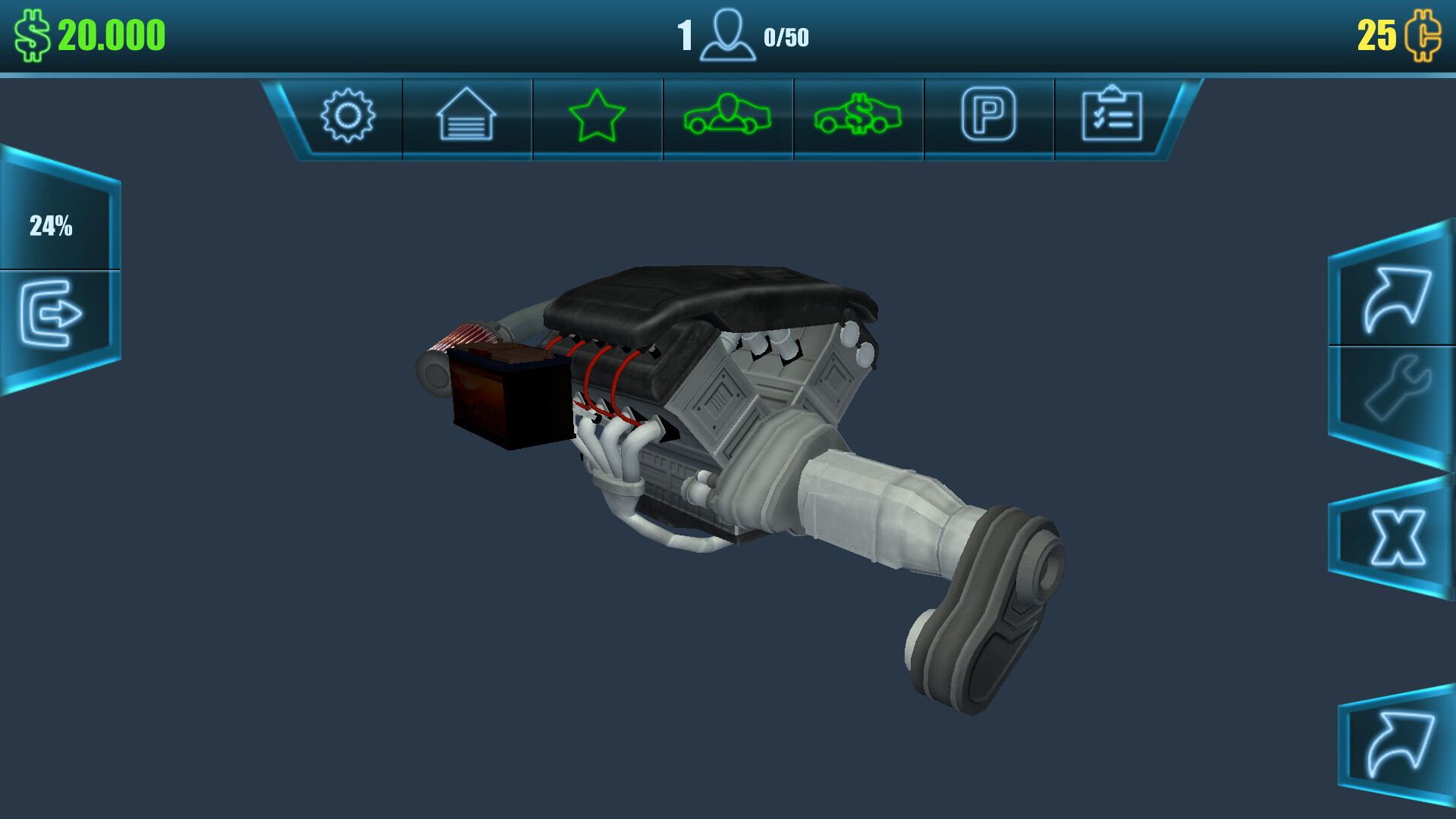
Task: Click the 0/50 customer counter
Action: click(787, 34)
